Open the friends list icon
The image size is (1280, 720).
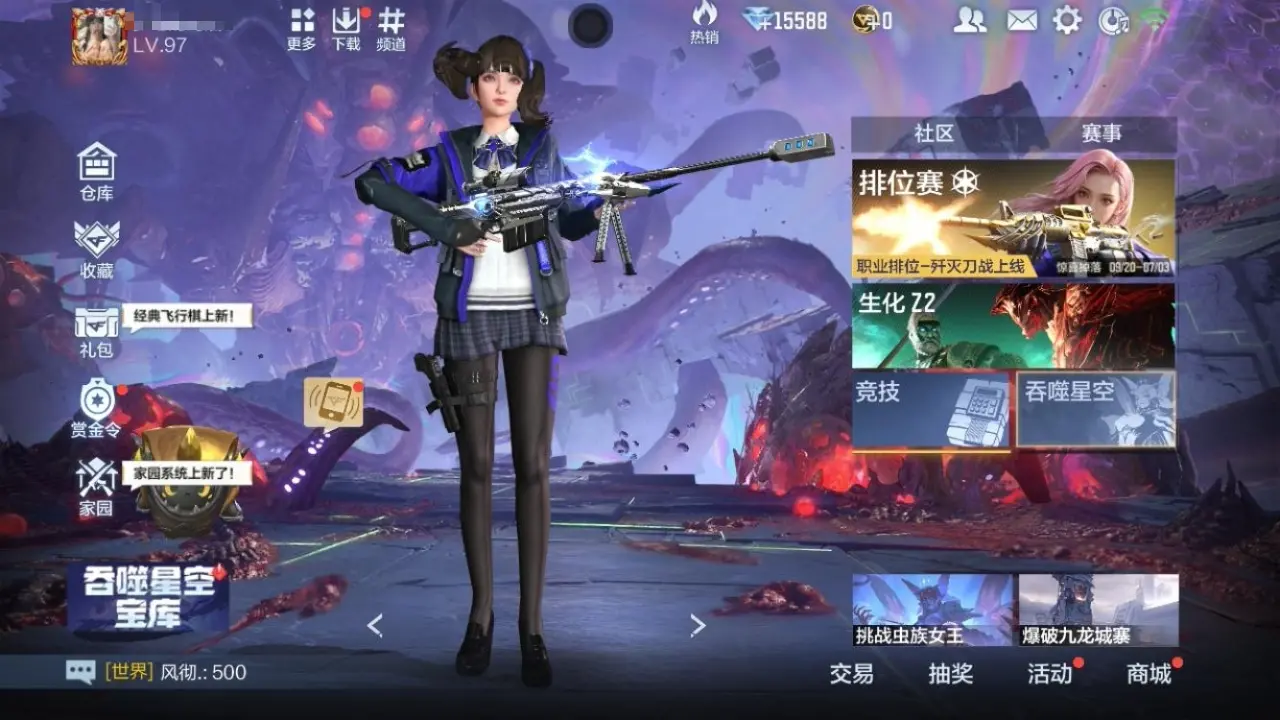969,20
